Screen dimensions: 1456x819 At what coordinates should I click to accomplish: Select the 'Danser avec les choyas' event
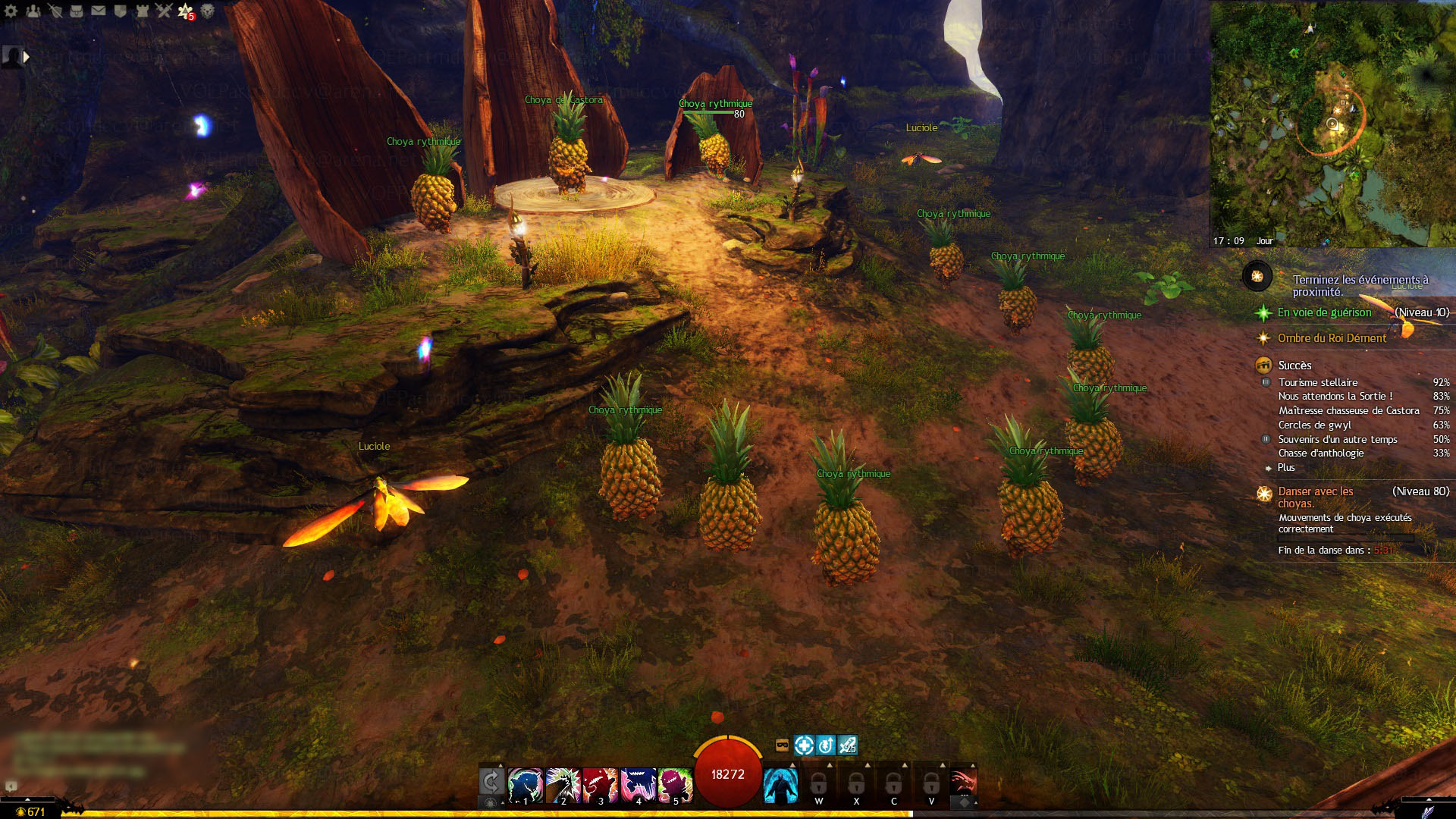click(1316, 497)
